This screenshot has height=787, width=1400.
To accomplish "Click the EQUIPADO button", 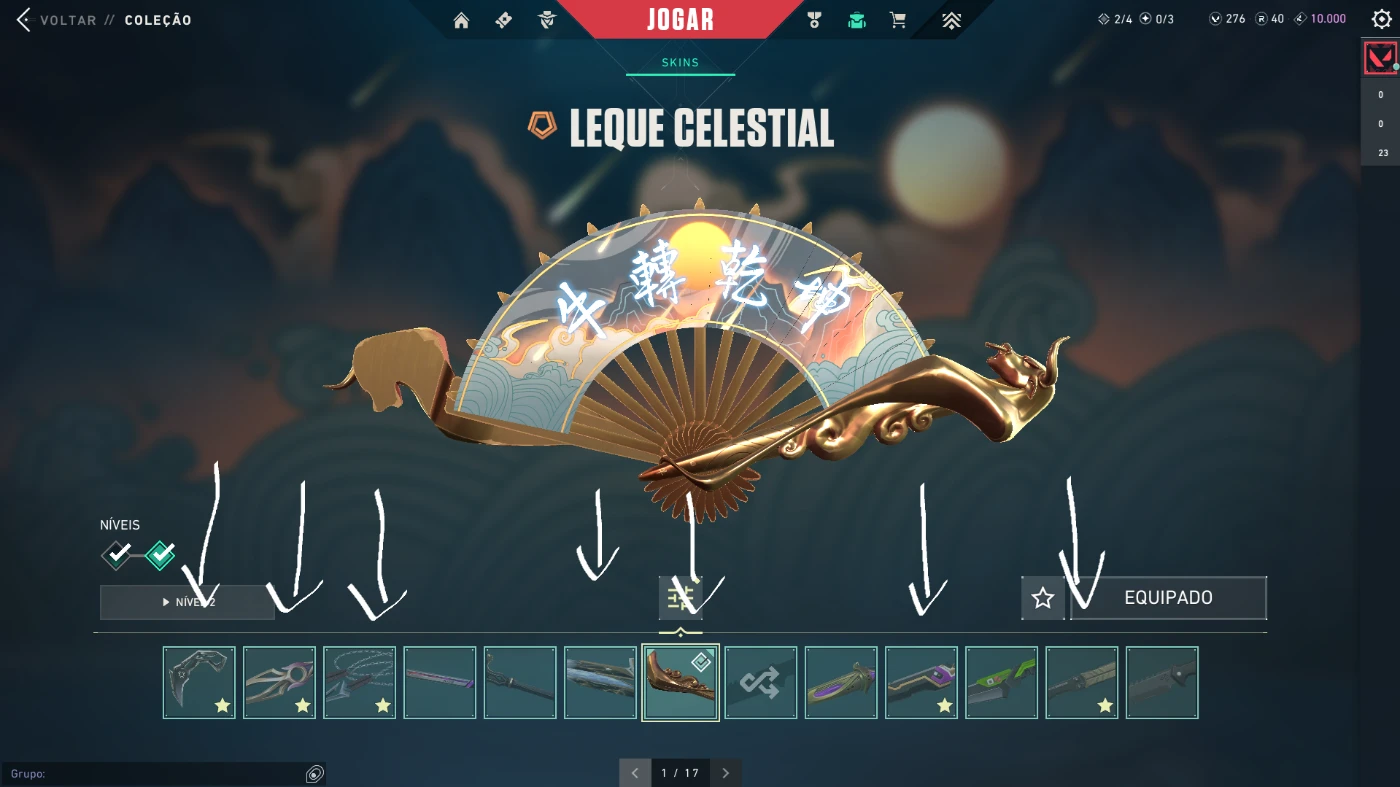I will pyautogui.click(x=1168, y=598).
